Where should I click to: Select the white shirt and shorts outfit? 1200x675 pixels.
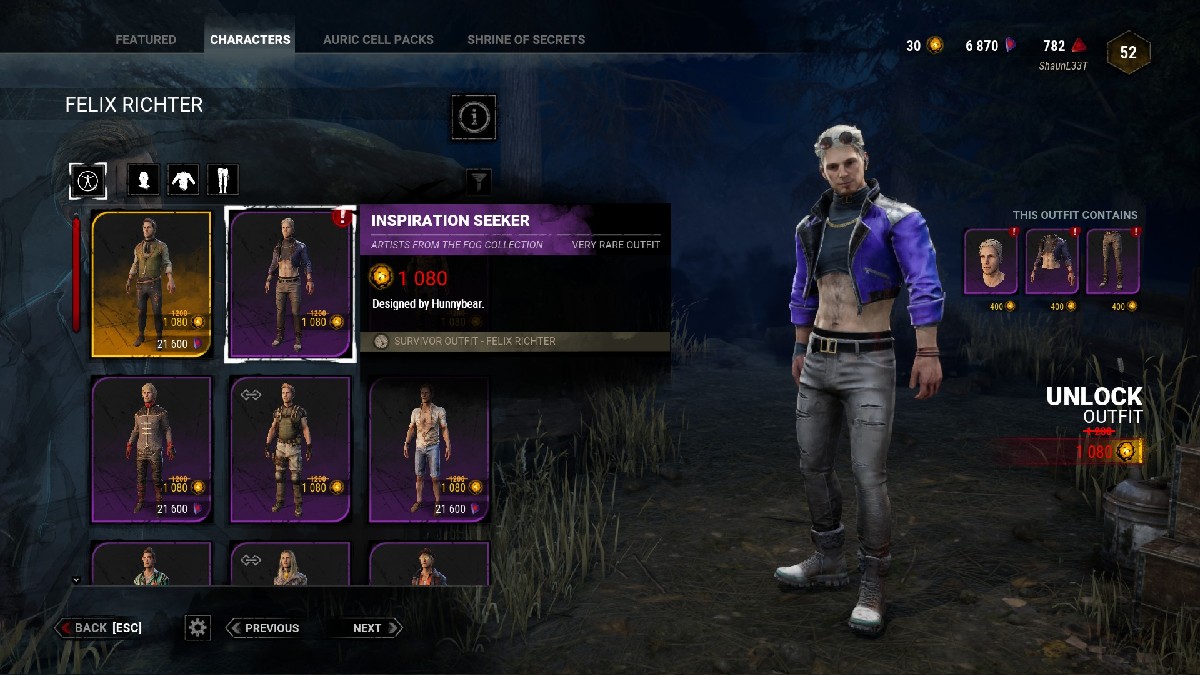429,449
